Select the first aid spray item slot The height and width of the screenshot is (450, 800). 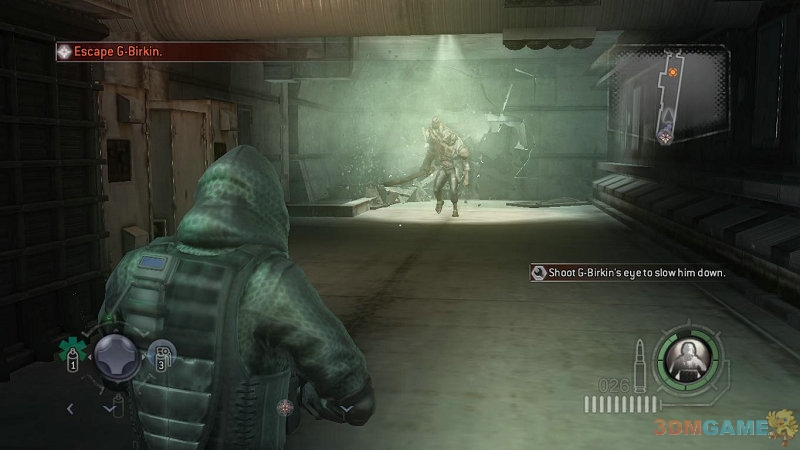[72, 352]
